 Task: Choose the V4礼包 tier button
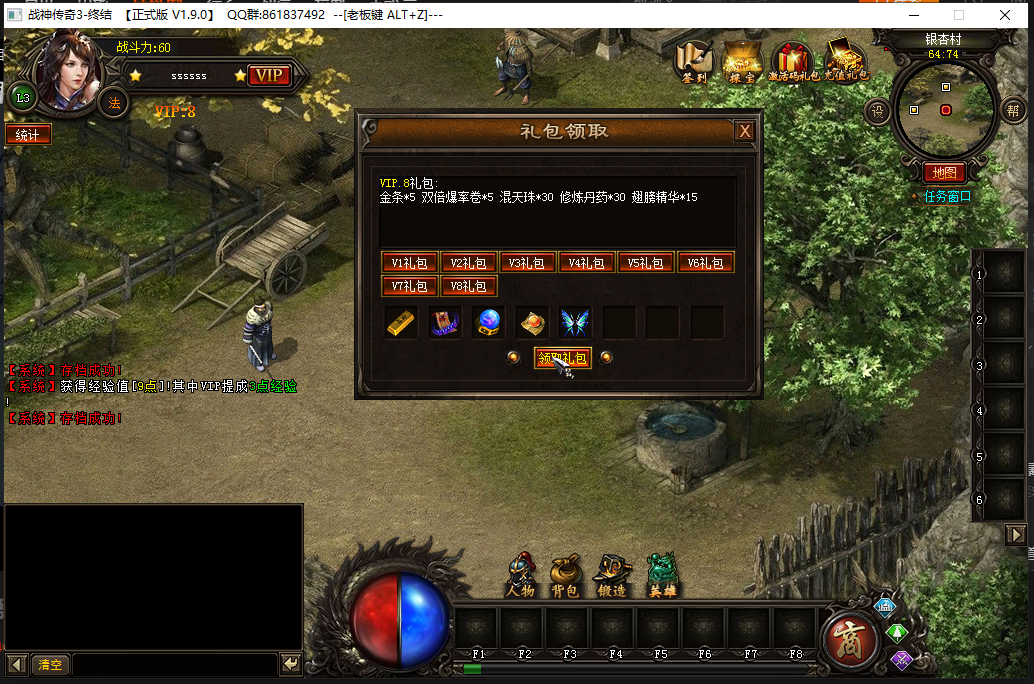586,263
